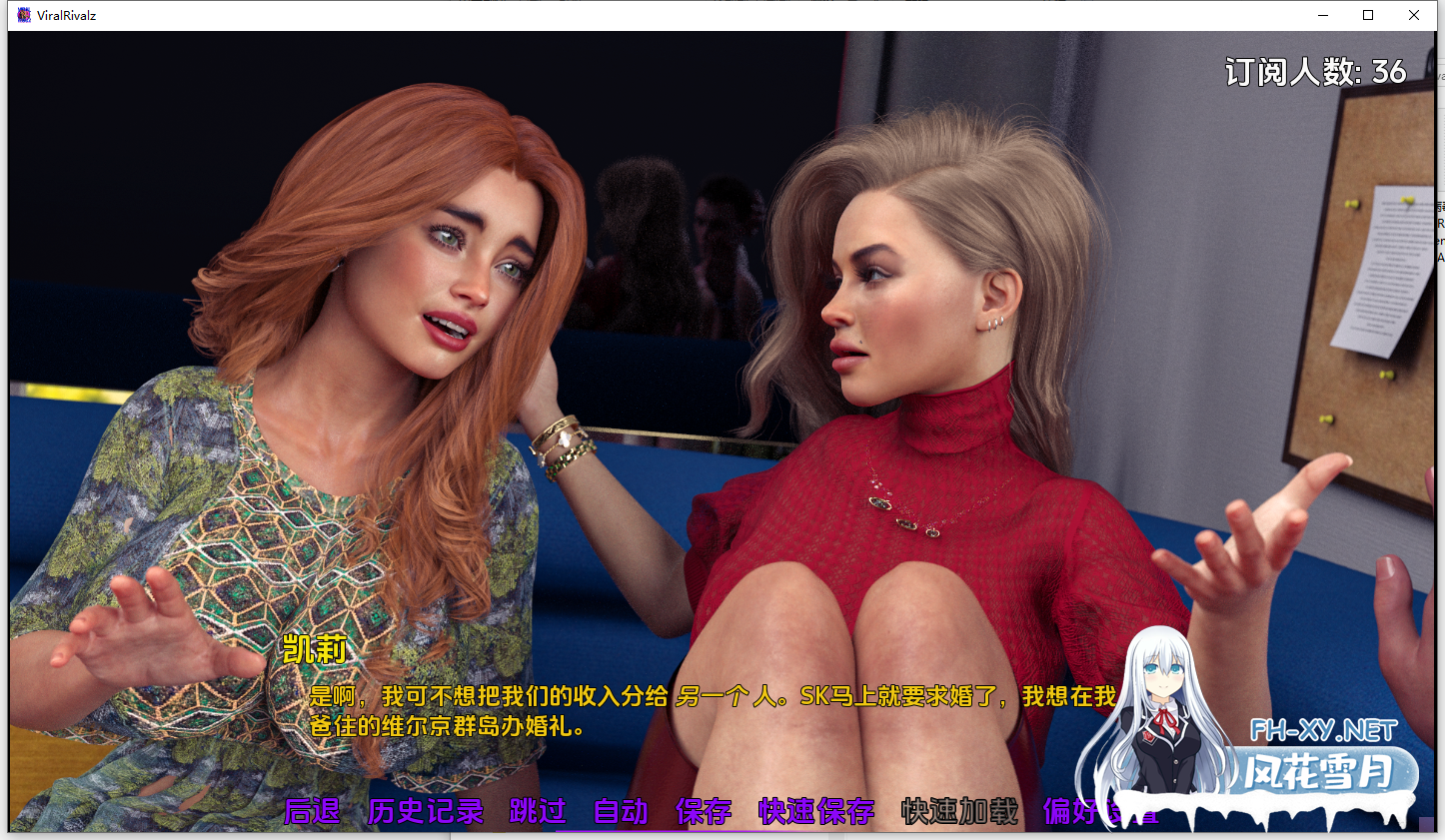Maximize the ViralRivalz window
This screenshot has width=1445, height=840.
click(1368, 15)
